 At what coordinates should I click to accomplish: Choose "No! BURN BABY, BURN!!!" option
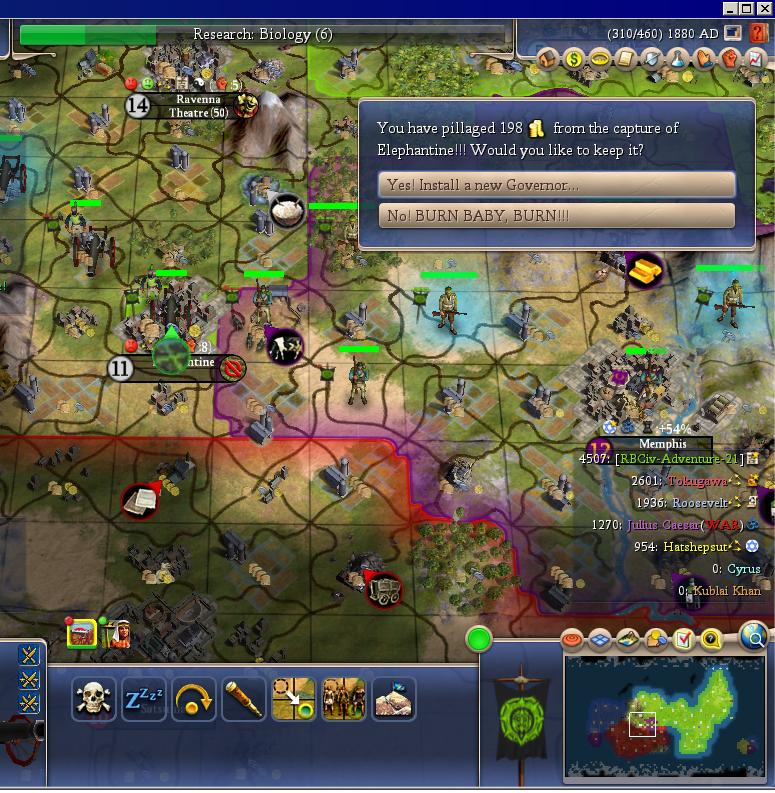pos(557,216)
